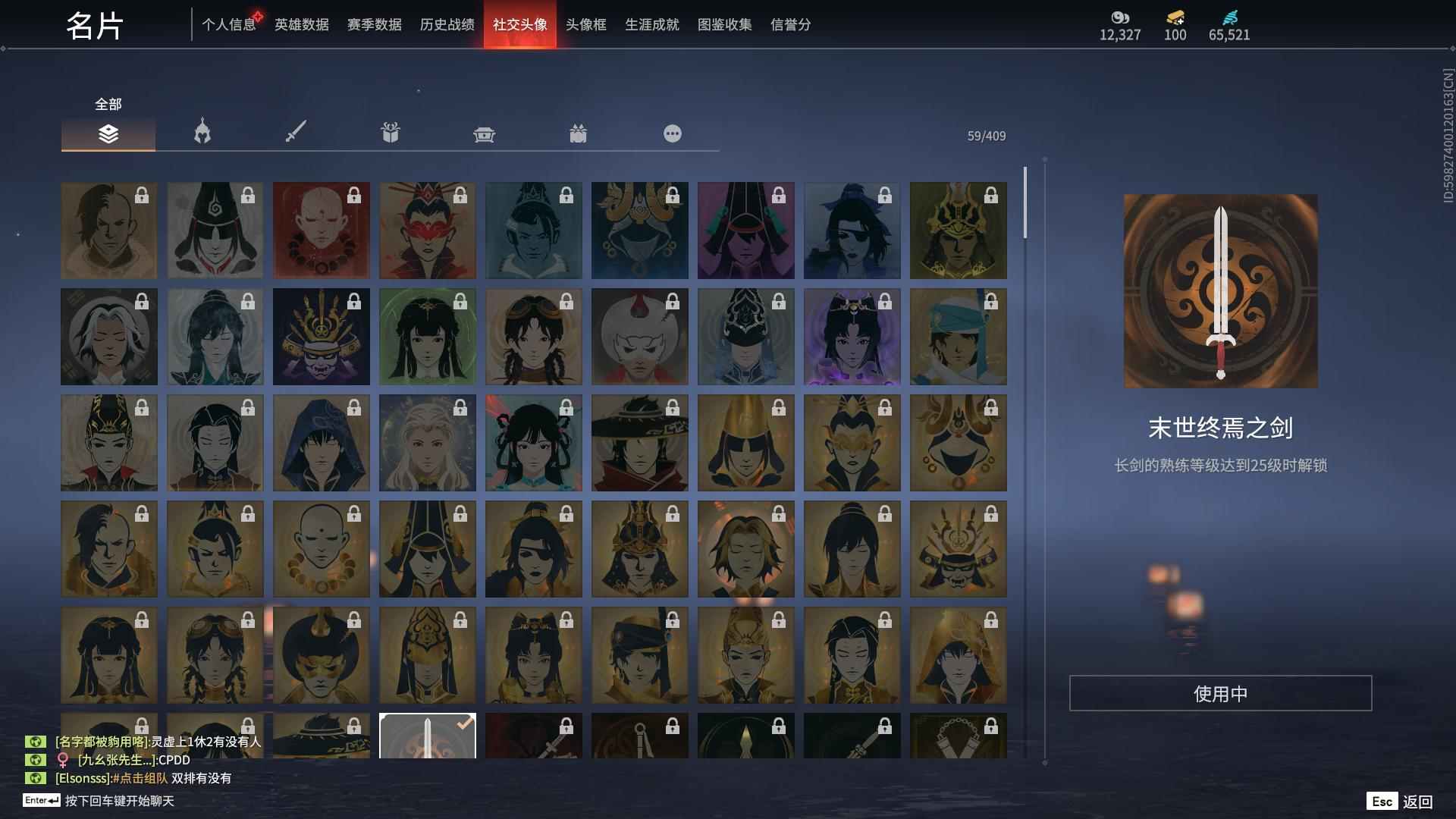
Task: Select the locked samurai mask avatar thumbnail
Action: [x=321, y=336]
